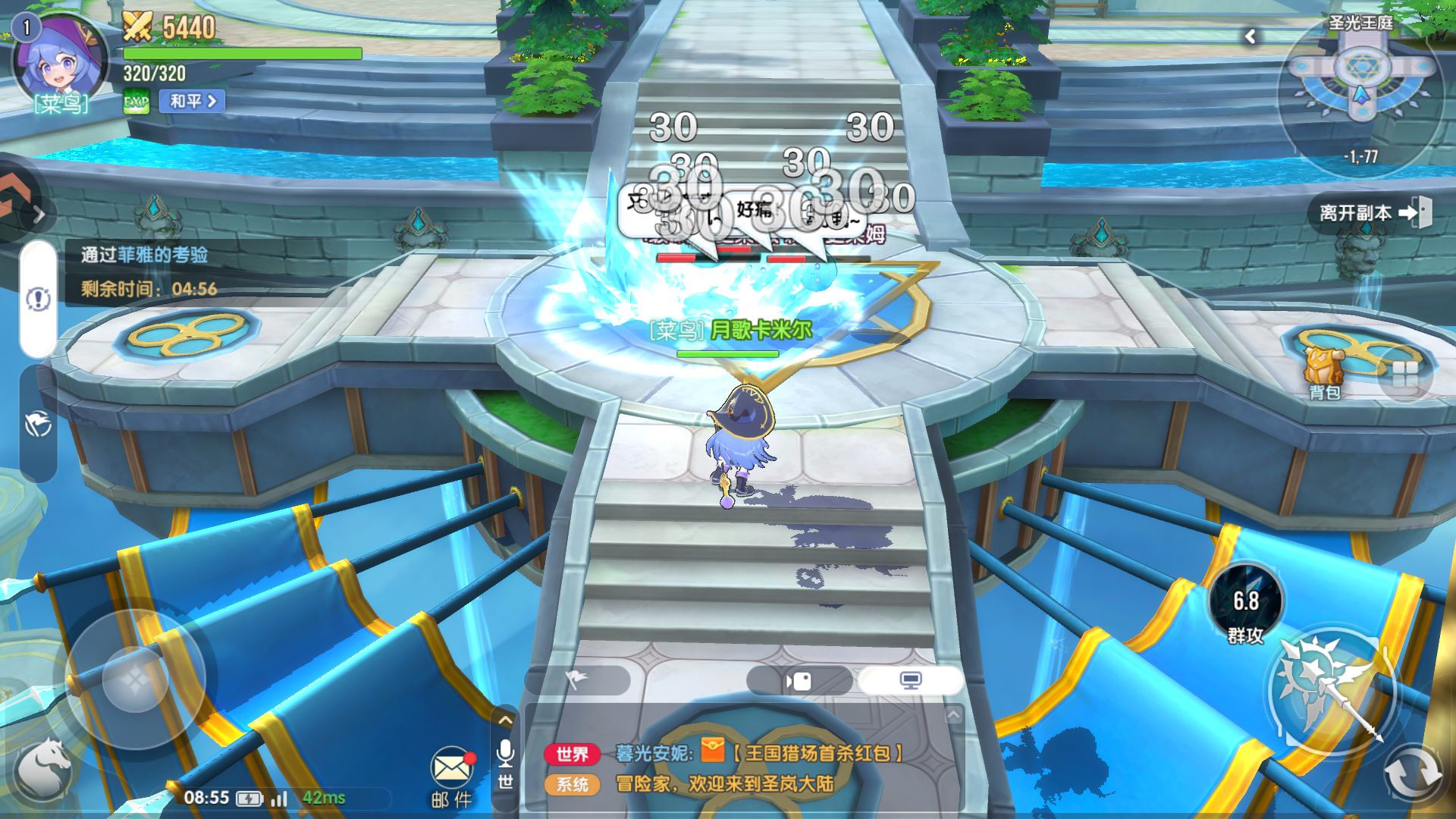Leave the dungeon via 离开副本
The width and height of the screenshot is (1456, 819).
click(x=1374, y=212)
